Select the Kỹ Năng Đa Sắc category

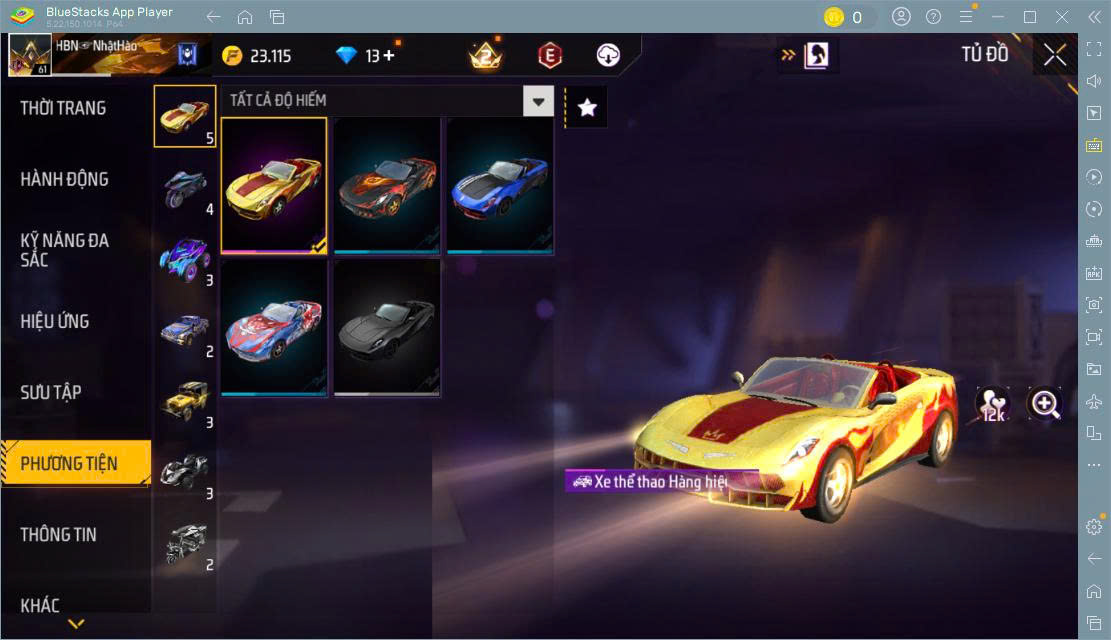point(65,250)
